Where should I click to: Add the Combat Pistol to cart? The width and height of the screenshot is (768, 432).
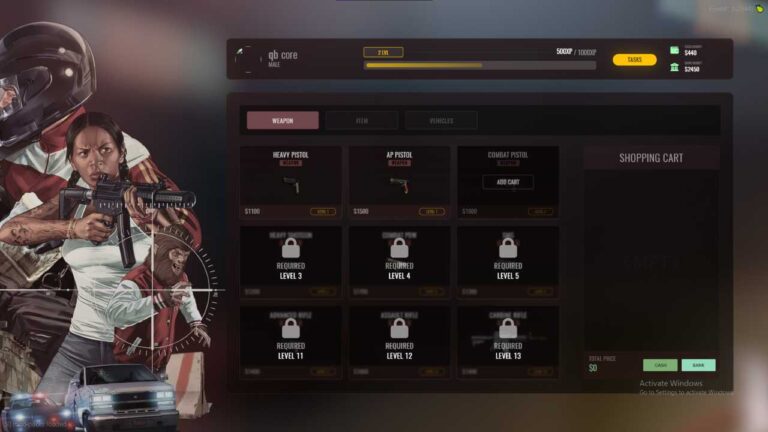[508, 182]
